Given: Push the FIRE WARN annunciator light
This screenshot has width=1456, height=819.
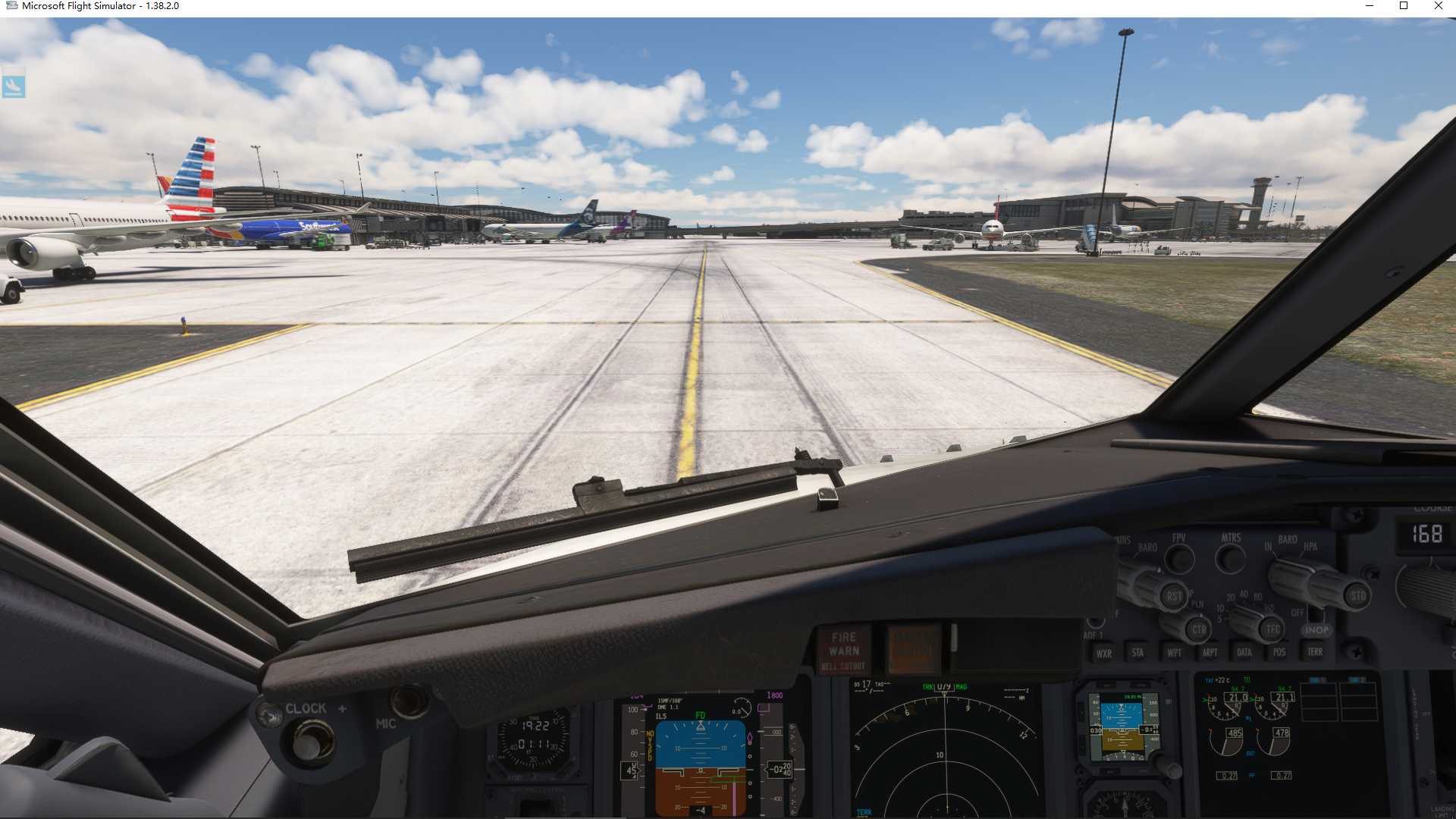Looking at the screenshot, I should tap(844, 642).
